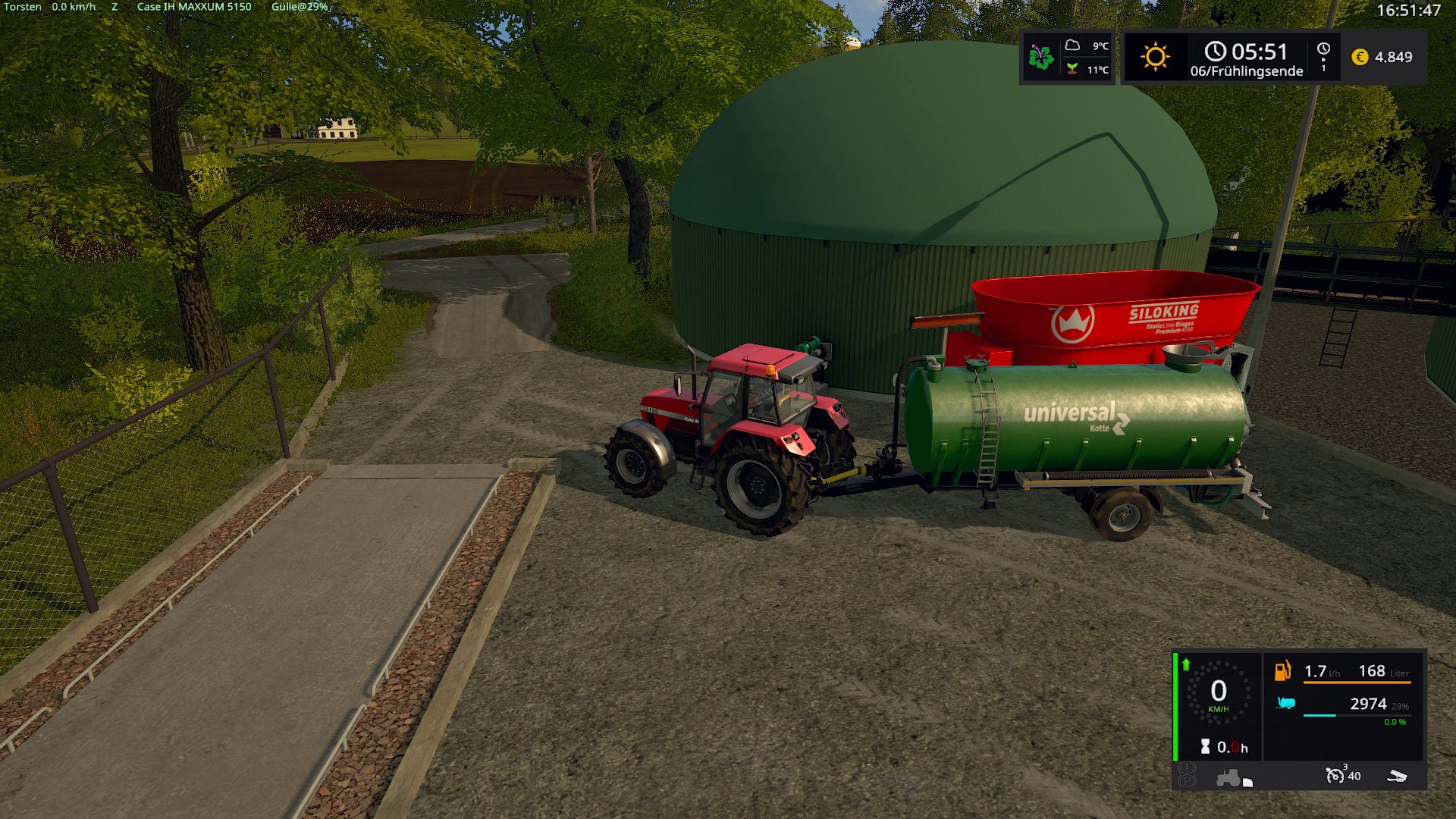Screen dimensions: 1456x819
Task: Select the sunny weather forecast icon
Action: coord(1155,57)
